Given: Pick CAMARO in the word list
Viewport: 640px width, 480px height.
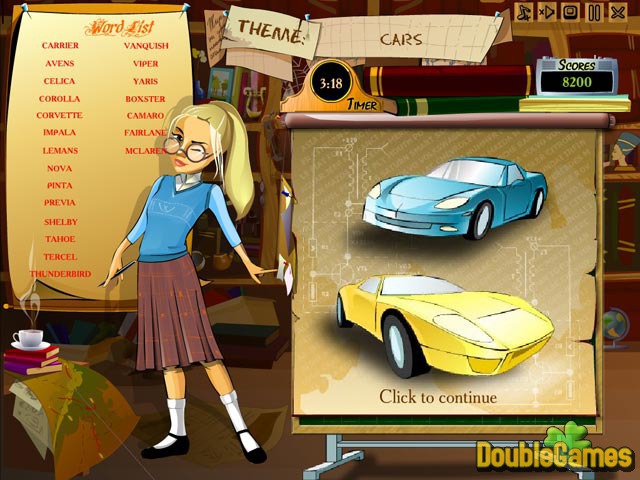Looking at the screenshot, I should click(x=145, y=116).
